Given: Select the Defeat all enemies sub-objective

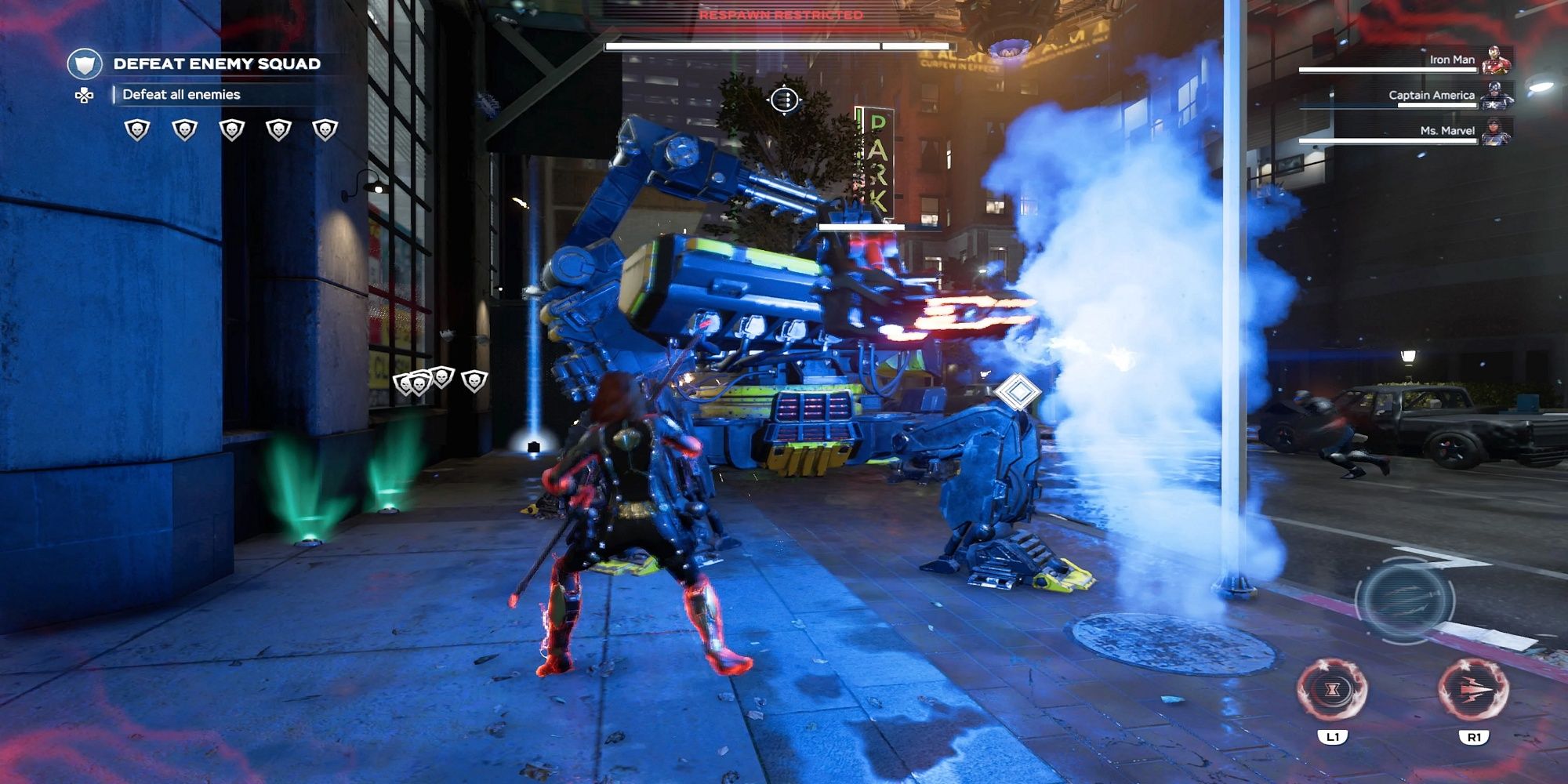Looking at the screenshot, I should tap(181, 95).
